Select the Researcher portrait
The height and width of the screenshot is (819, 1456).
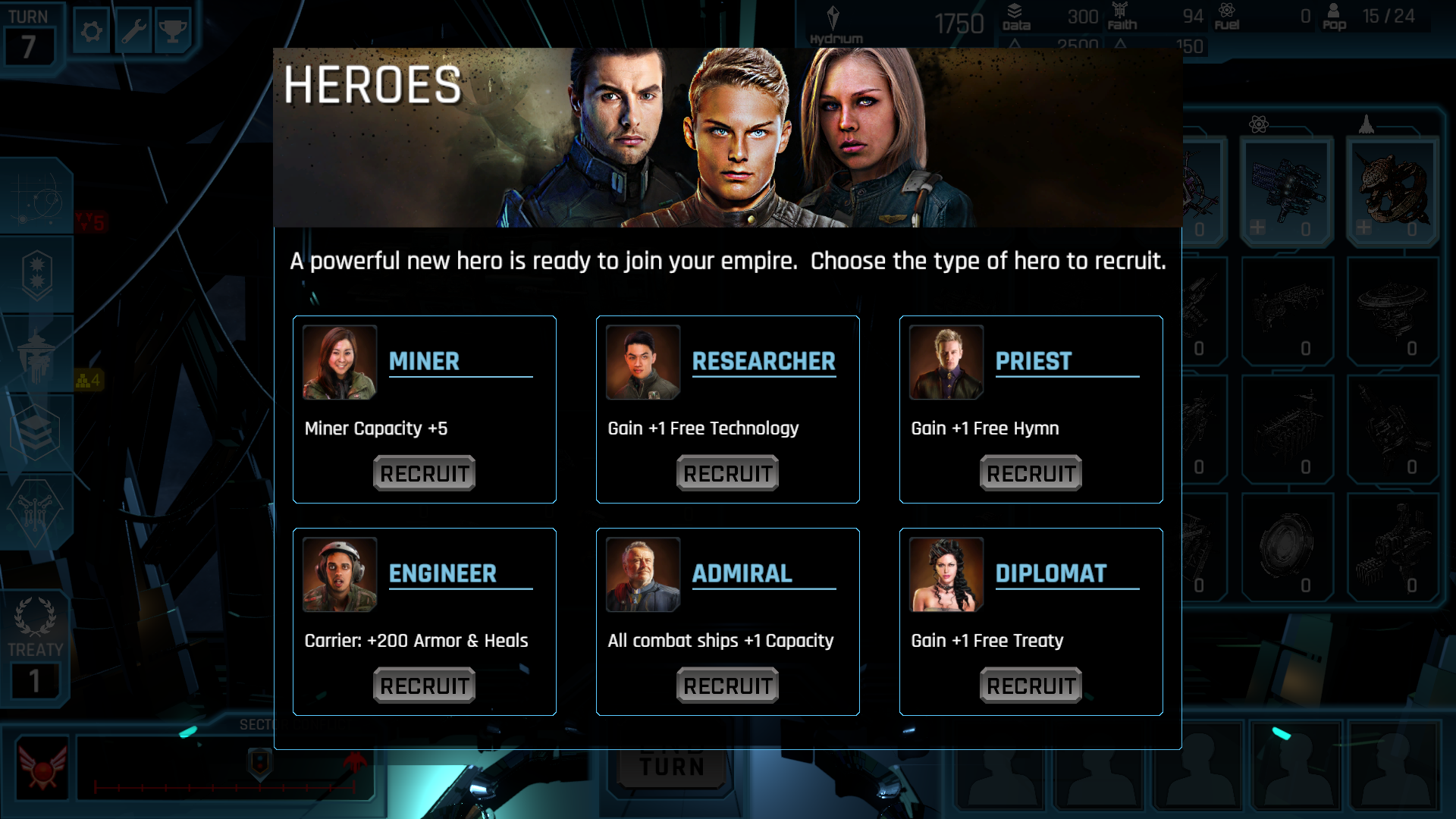pyautogui.click(x=643, y=362)
